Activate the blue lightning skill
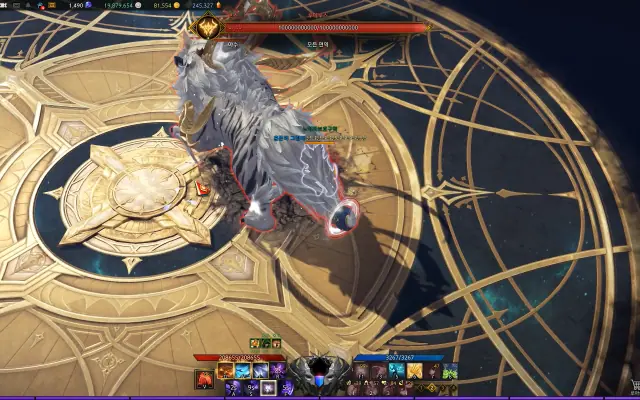 tap(243, 371)
